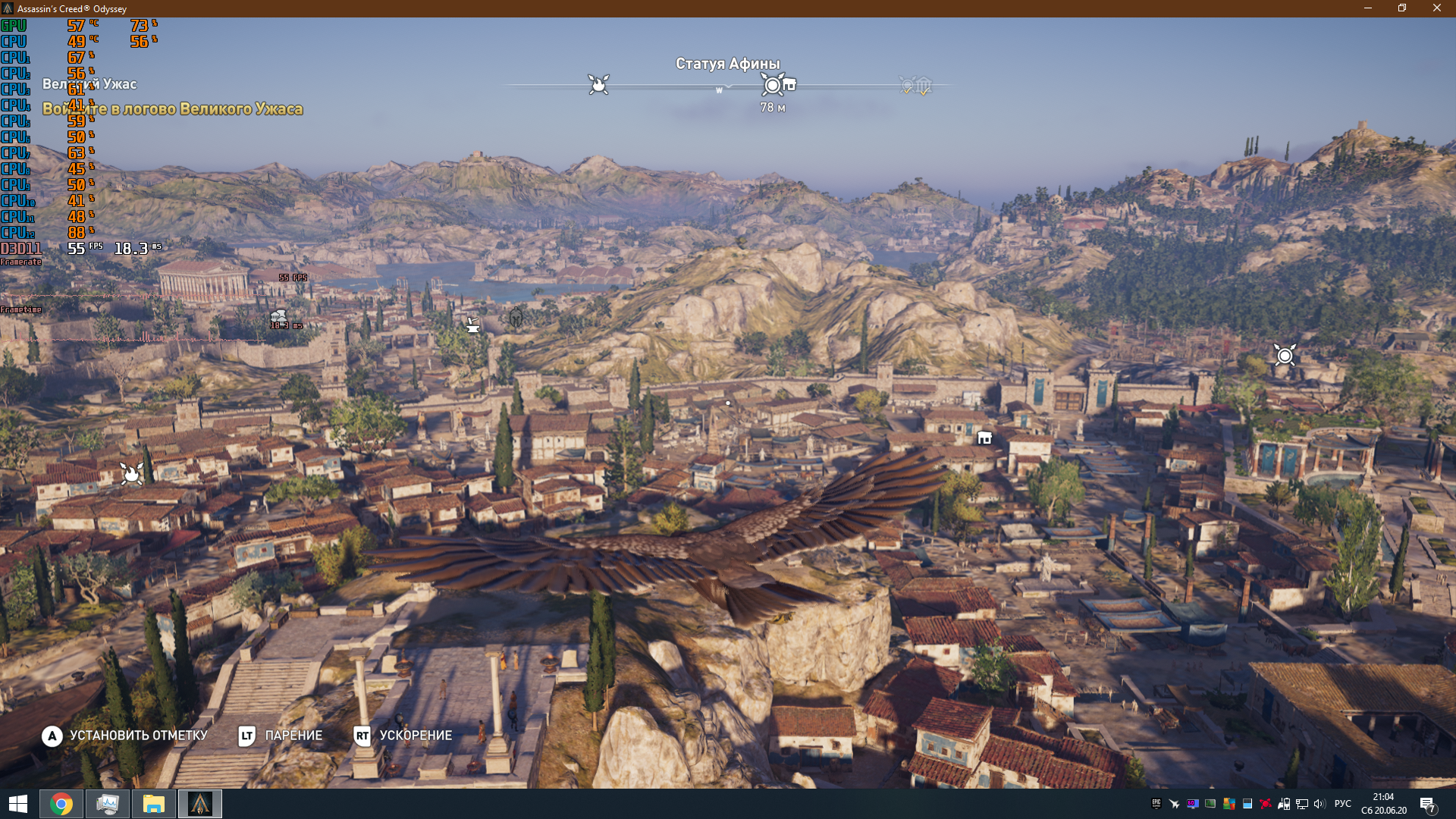
Task: Select the faded temple marker with checkmark on compass
Action: pyautogui.click(x=924, y=86)
